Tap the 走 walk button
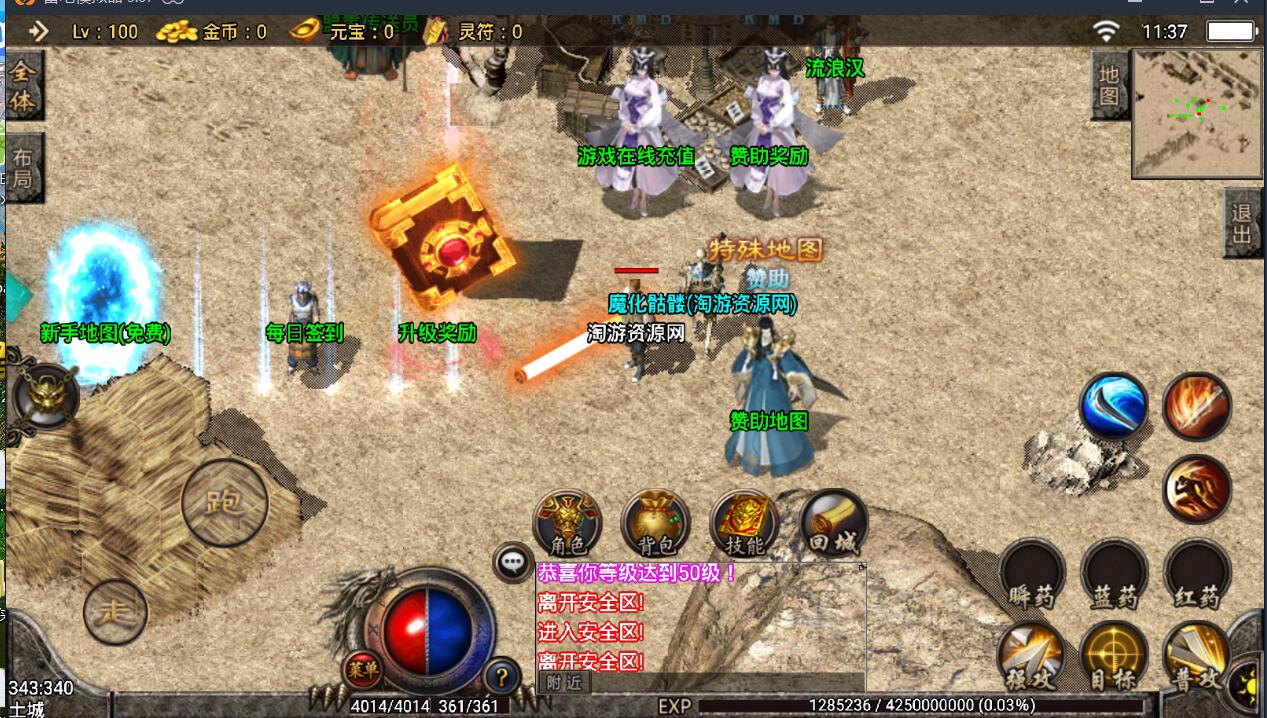This screenshot has height=718, width=1267. click(115, 611)
